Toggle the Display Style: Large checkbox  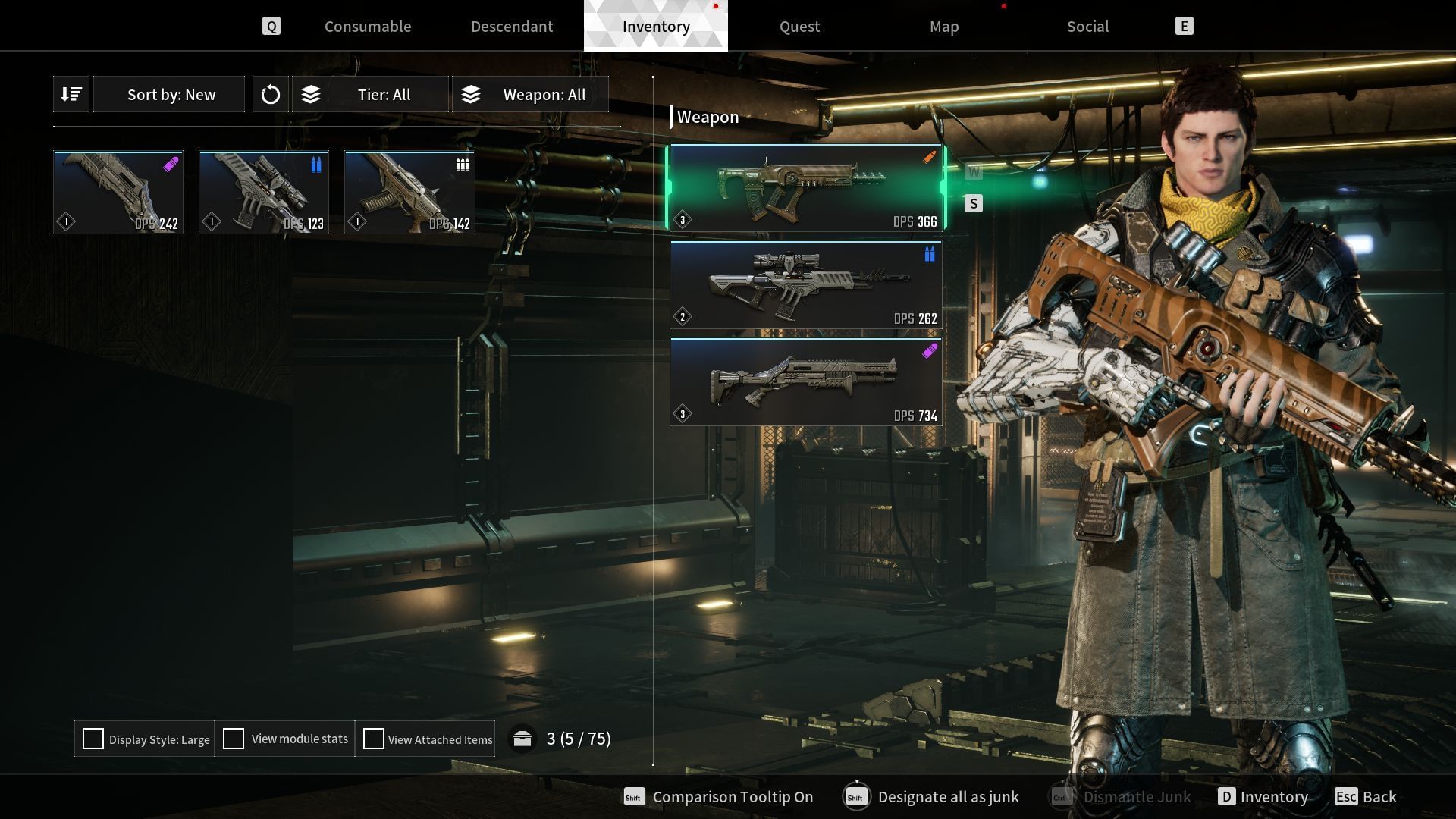click(93, 739)
